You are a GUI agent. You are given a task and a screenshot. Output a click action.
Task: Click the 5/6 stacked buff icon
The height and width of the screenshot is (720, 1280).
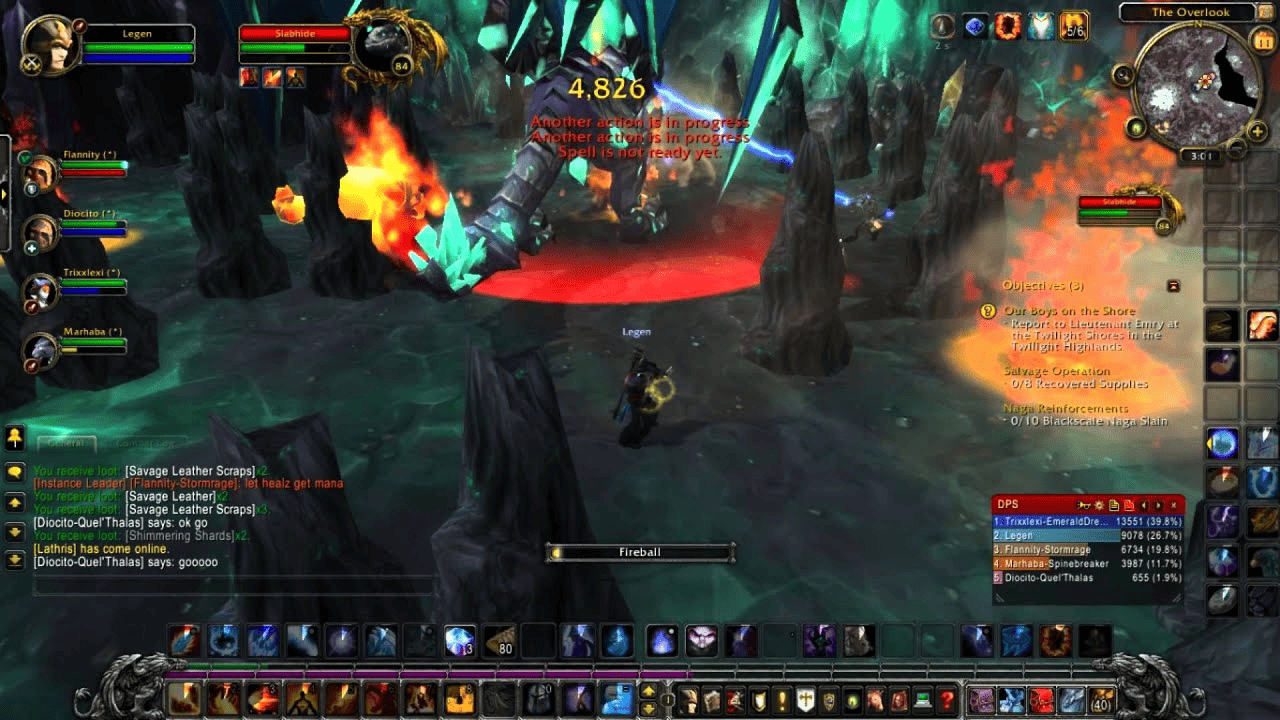pos(1074,27)
